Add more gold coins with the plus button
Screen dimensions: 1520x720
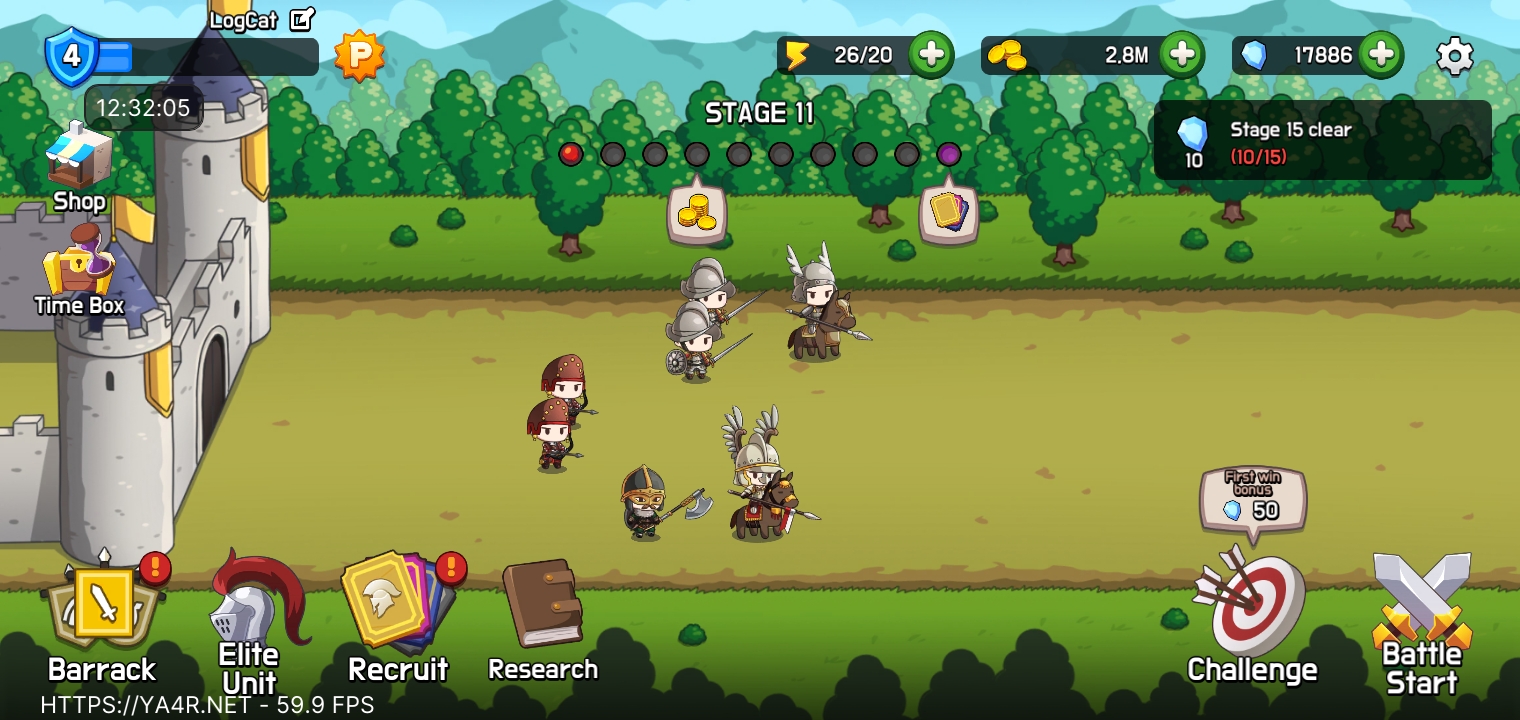coord(1181,55)
